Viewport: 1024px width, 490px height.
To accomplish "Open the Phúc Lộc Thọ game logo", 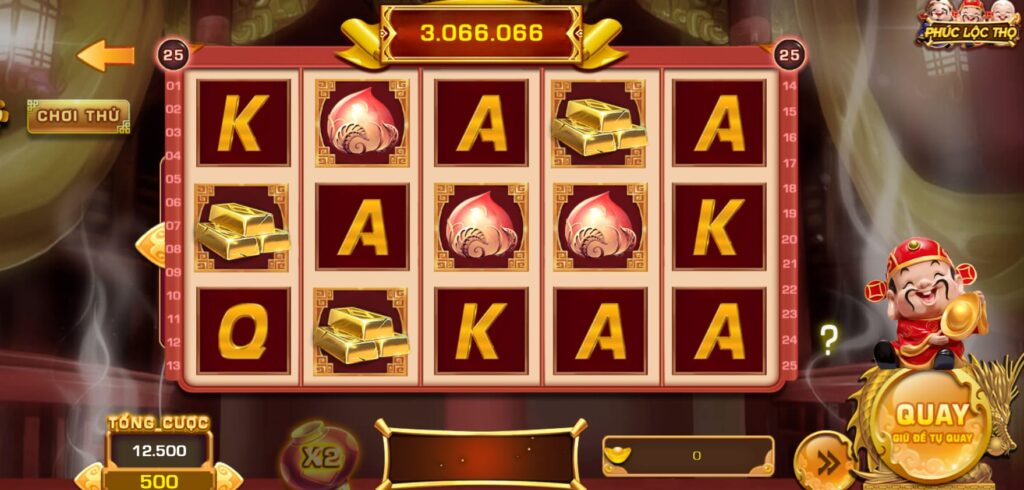I will tap(968, 24).
